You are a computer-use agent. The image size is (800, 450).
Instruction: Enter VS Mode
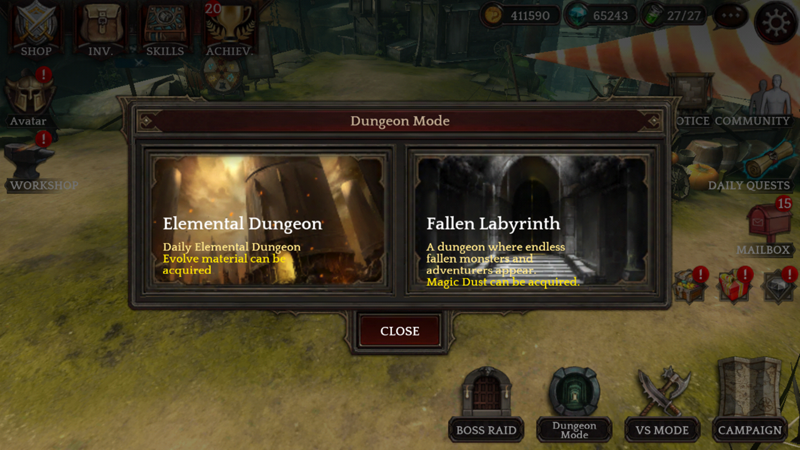(662, 405)
